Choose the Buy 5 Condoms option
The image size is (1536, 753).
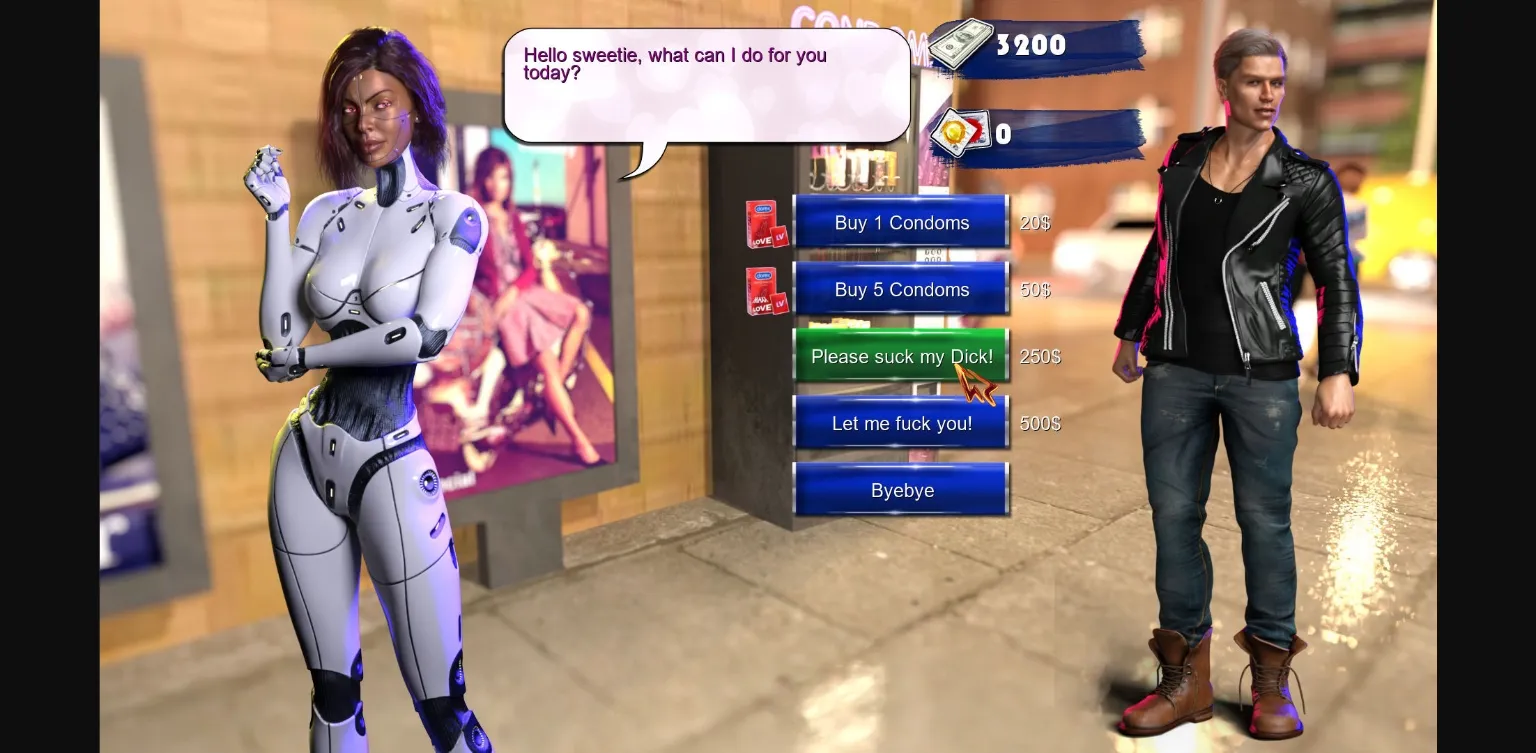[x=900, y=289]
